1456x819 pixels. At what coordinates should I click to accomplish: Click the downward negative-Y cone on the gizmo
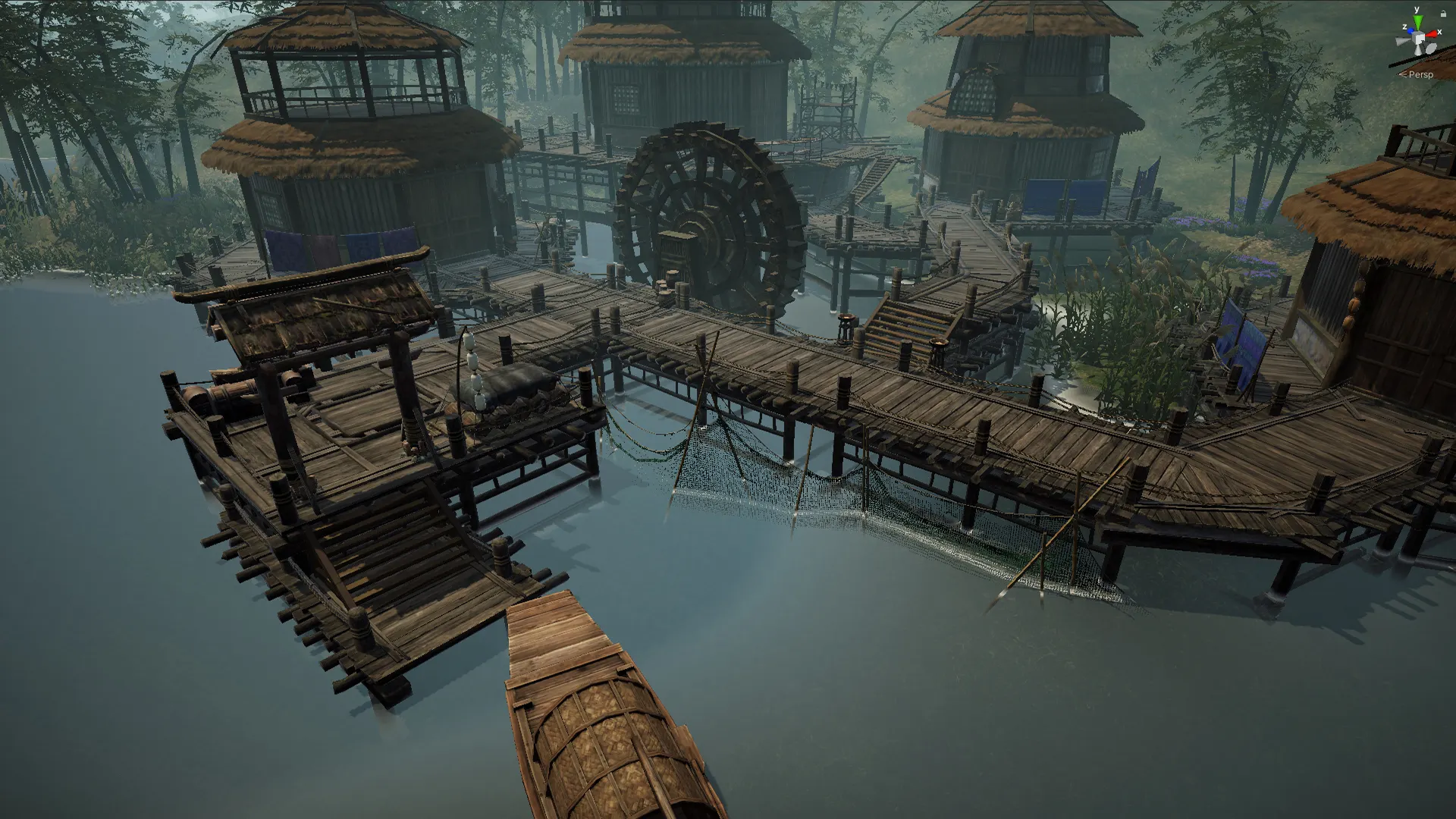point(1418,50)
